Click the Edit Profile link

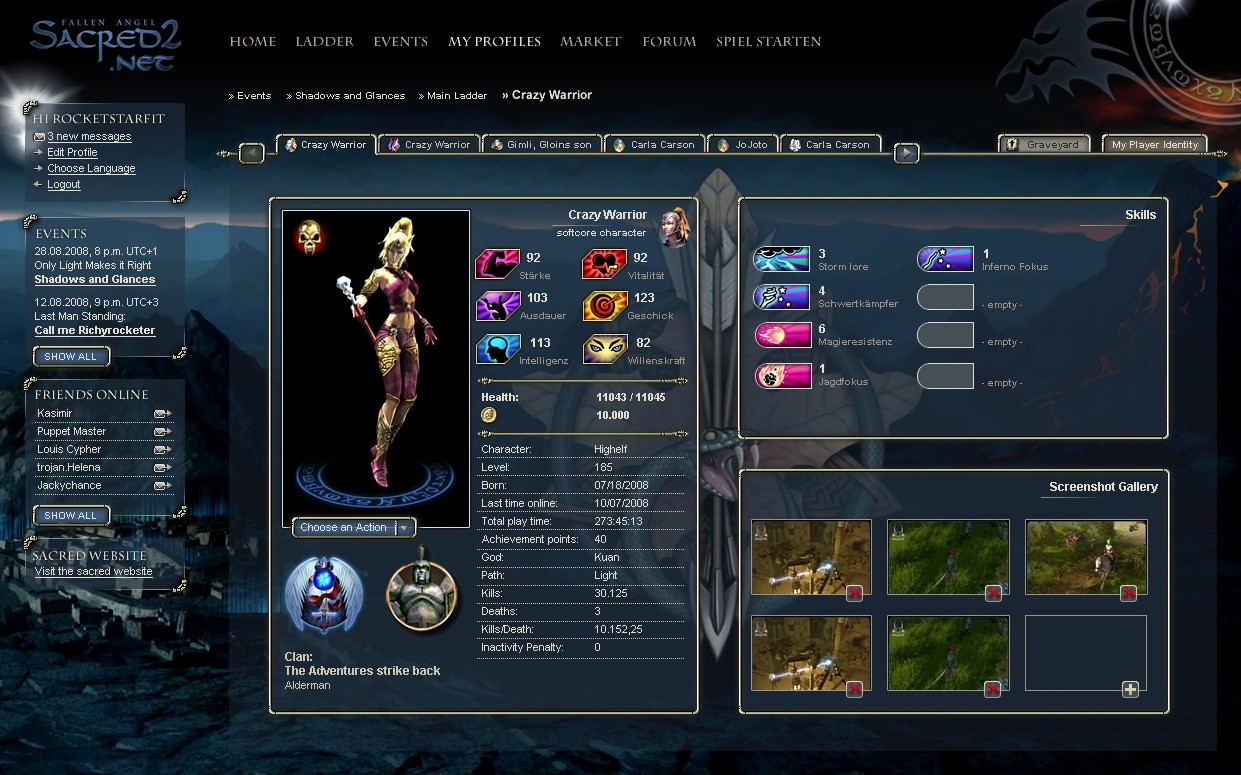click(x=72, y=153)
